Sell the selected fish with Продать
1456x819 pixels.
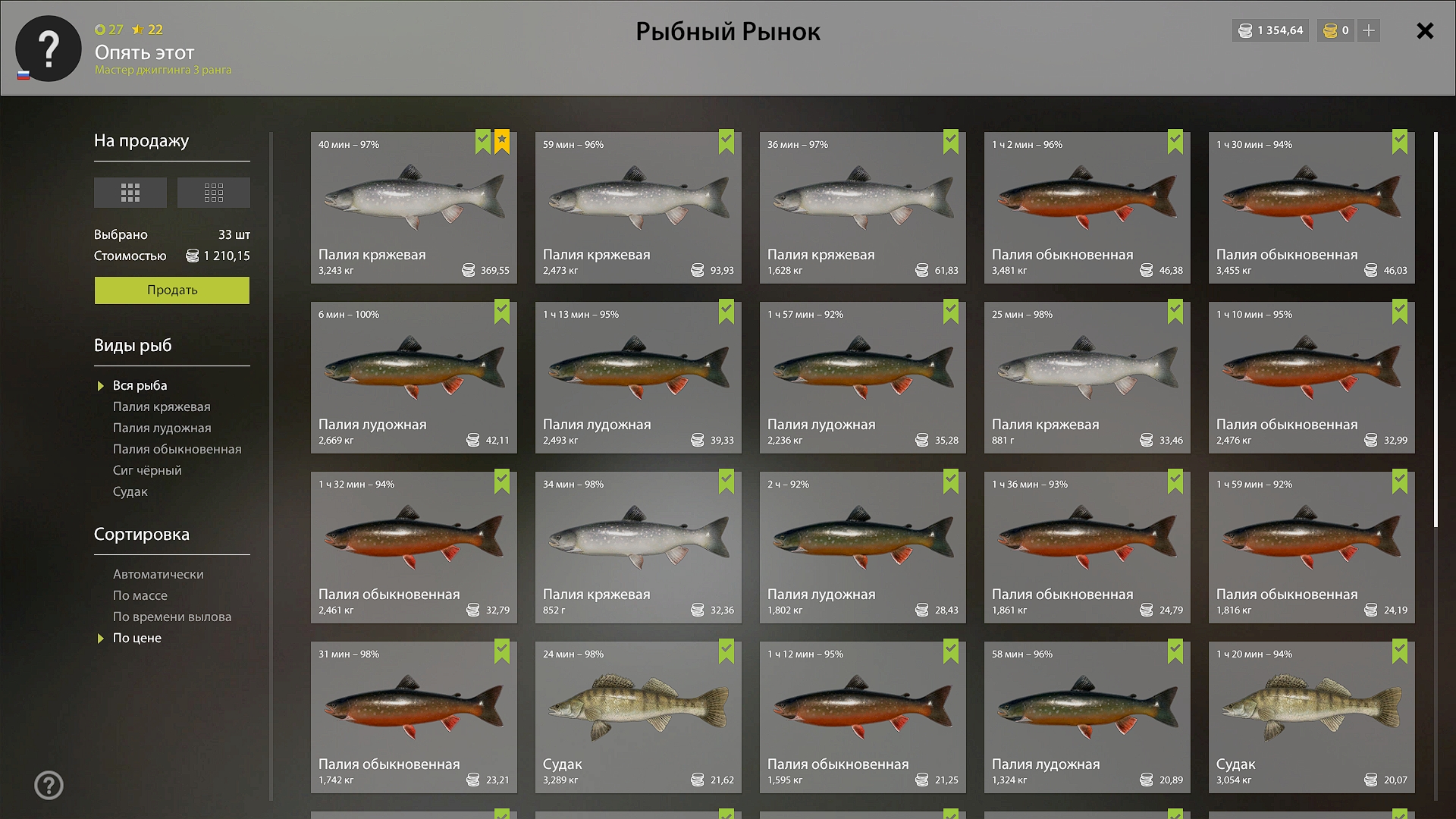171,290
